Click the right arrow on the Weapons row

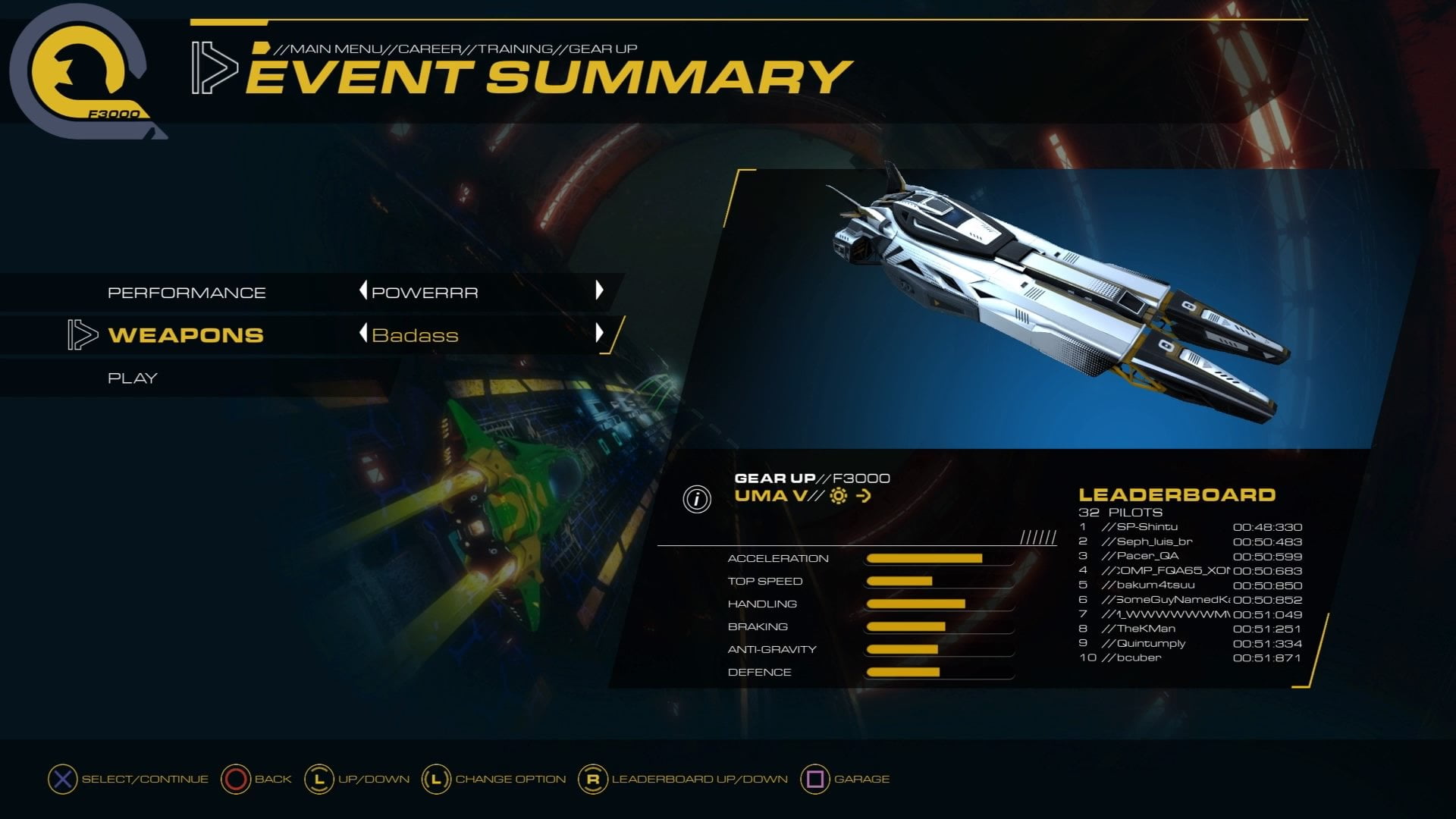[x=599, y=333]
